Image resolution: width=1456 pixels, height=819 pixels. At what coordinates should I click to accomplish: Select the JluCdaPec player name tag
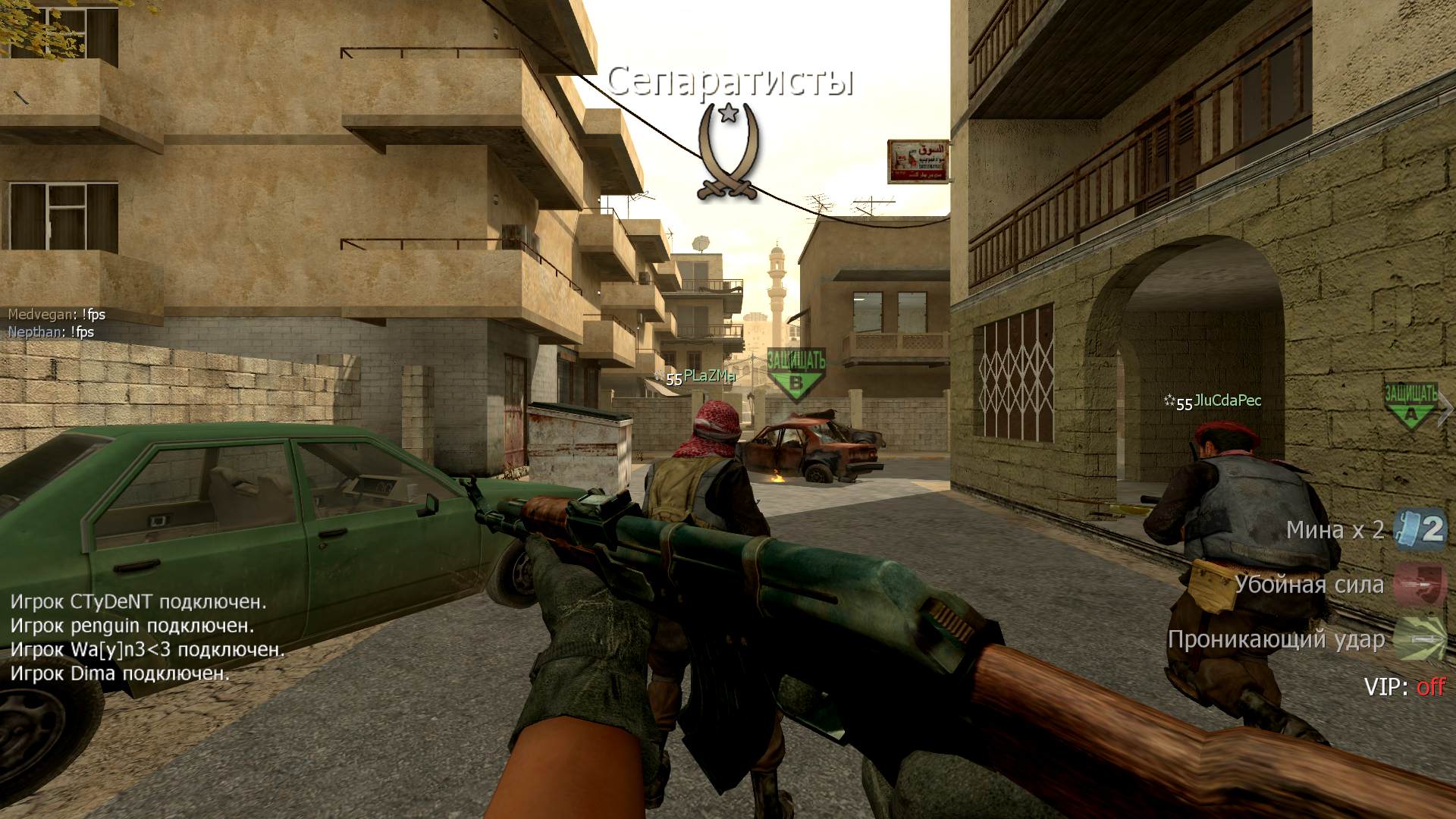1226,400
